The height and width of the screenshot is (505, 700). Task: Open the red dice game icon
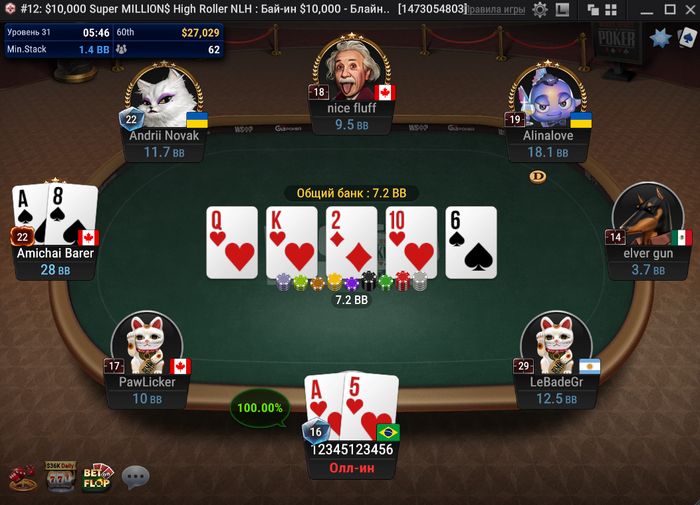(22, 478)
